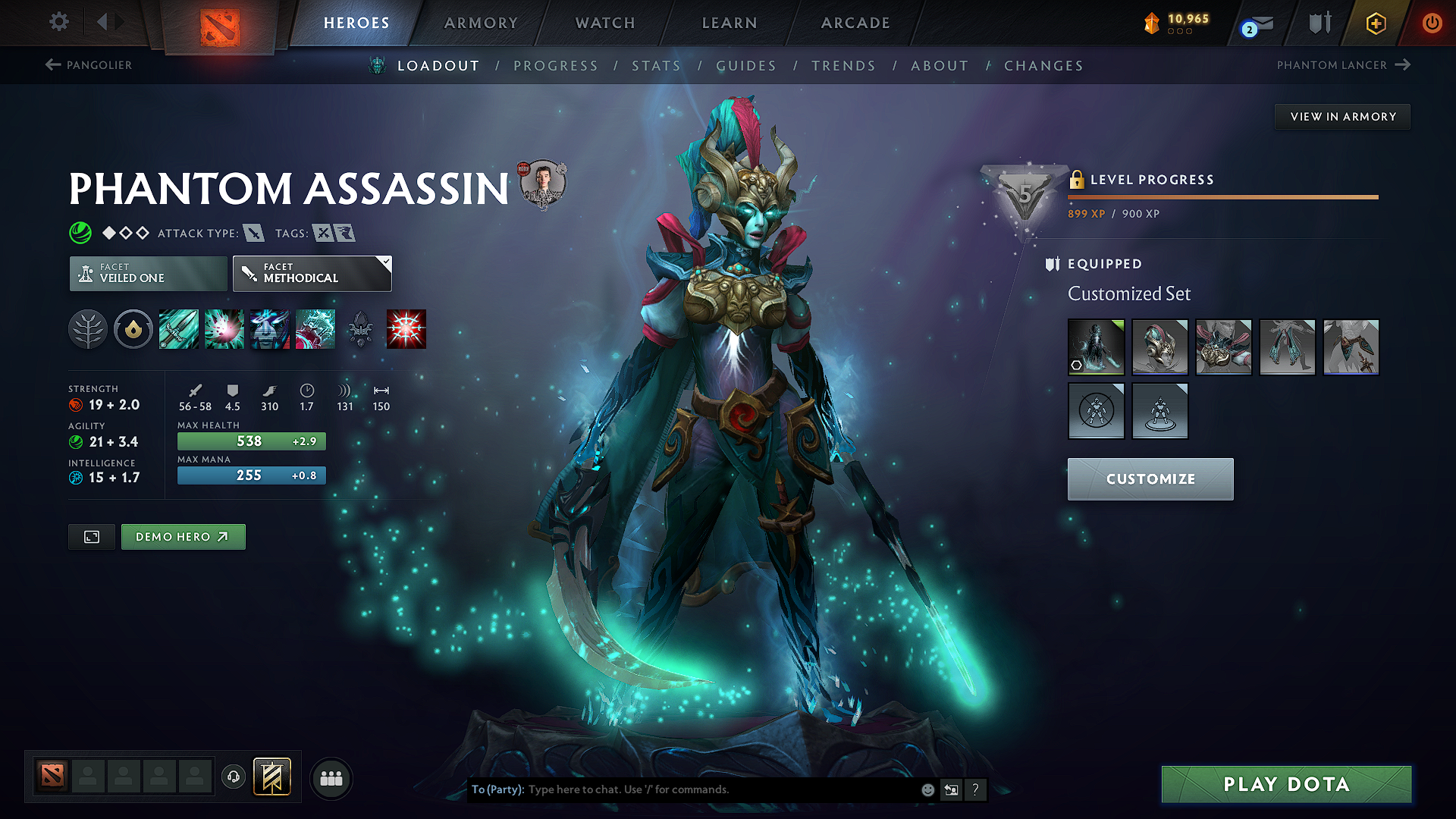Switch to the Watch section
This screenshot has height=819, width=1456.
click(605, 23)
